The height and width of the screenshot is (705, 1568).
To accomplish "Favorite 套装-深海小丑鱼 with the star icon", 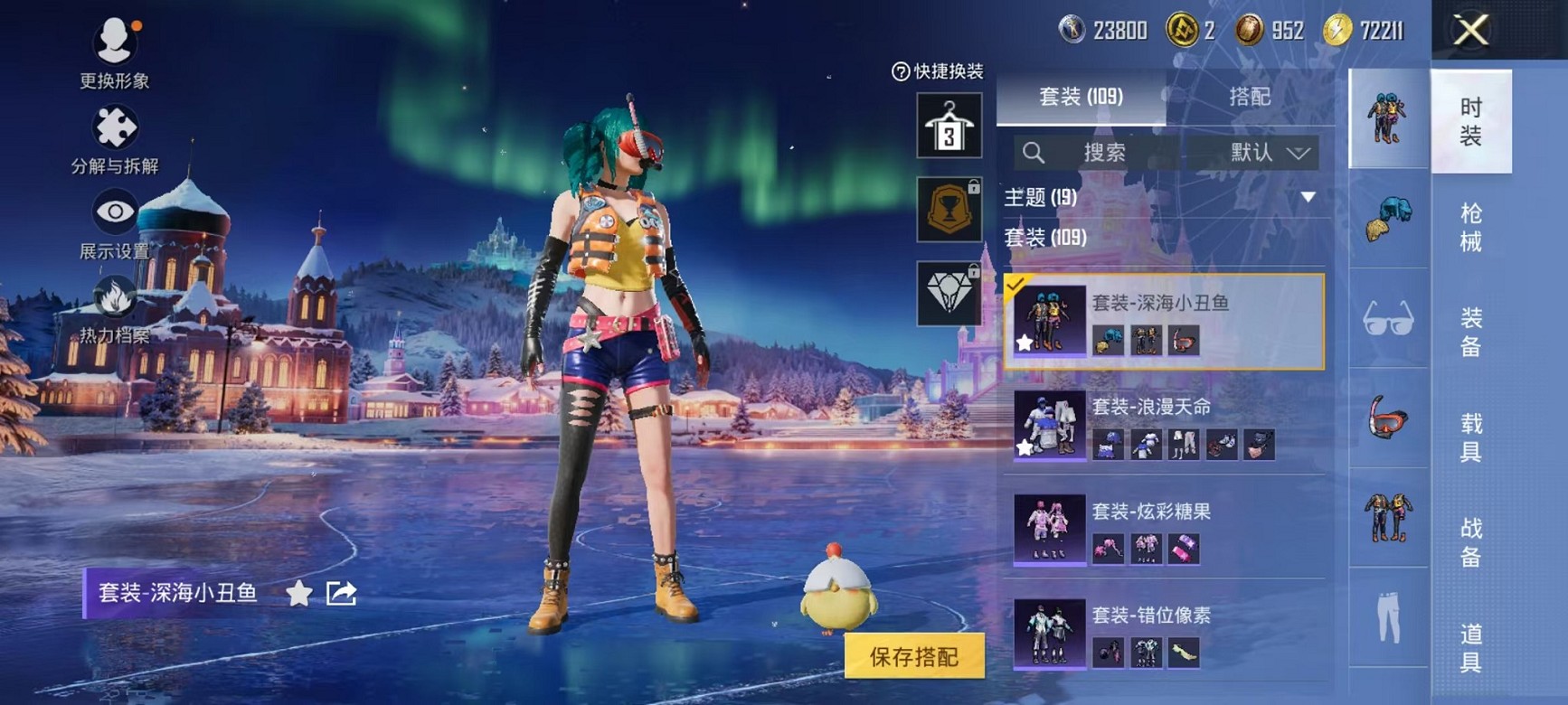I will (298, 593).
